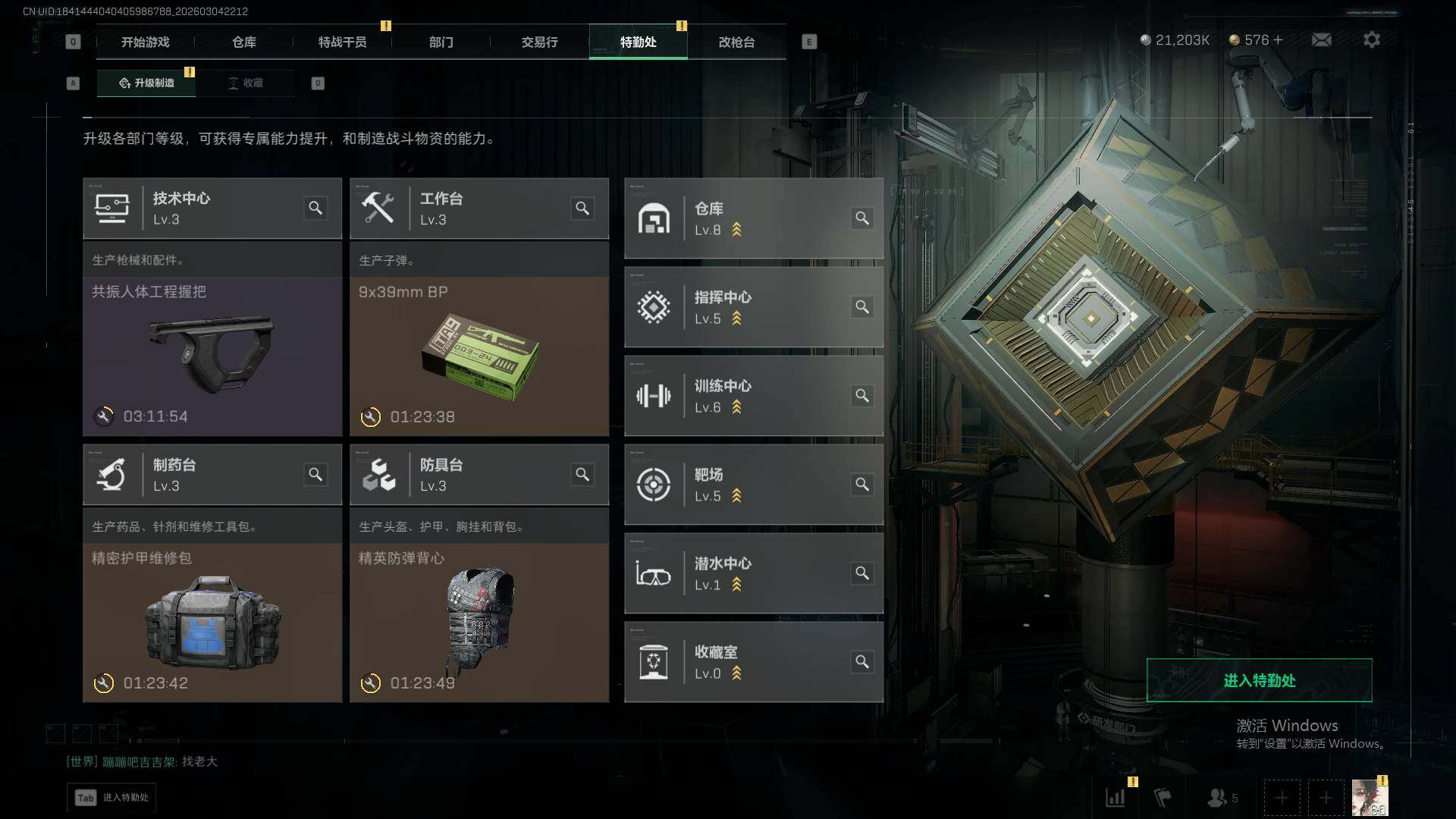Viewport: 1456px width, 819px height.
Task: Click the player avatar portrait
Action: (1370, 798)
